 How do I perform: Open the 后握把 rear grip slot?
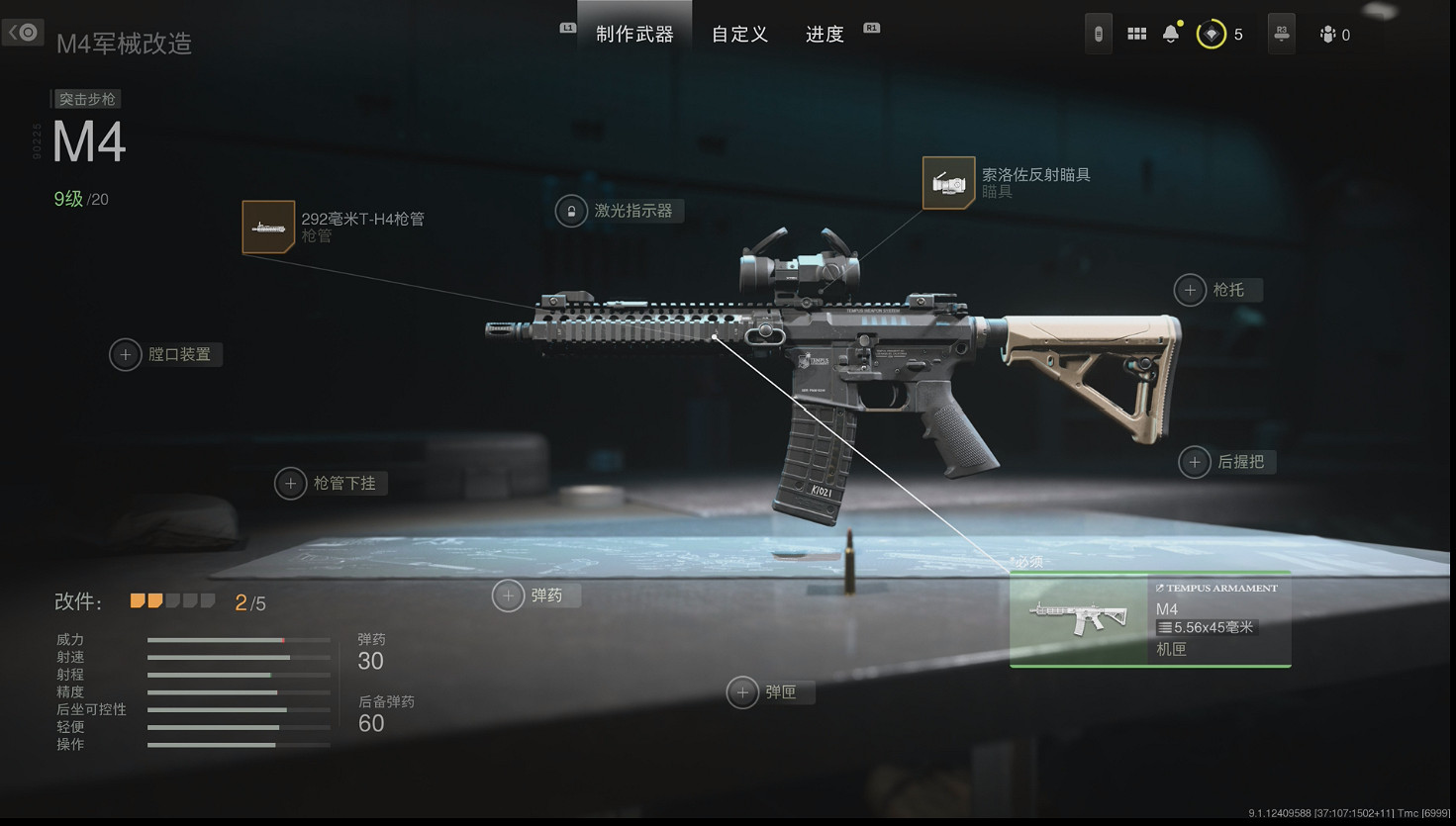click(1195, 461)
